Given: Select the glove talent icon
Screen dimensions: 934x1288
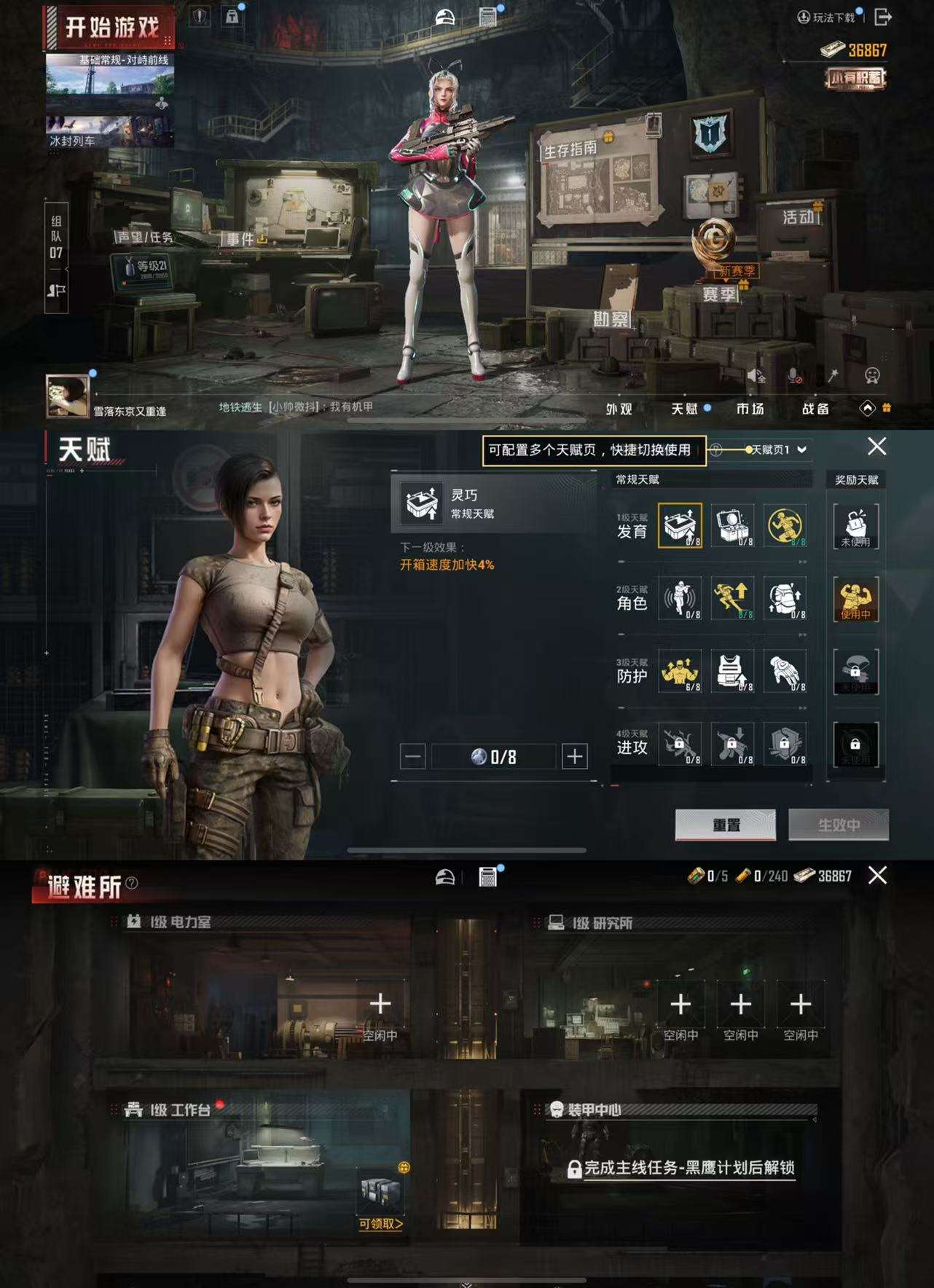Looking at the screenshot, I should [x=785, y=670].
